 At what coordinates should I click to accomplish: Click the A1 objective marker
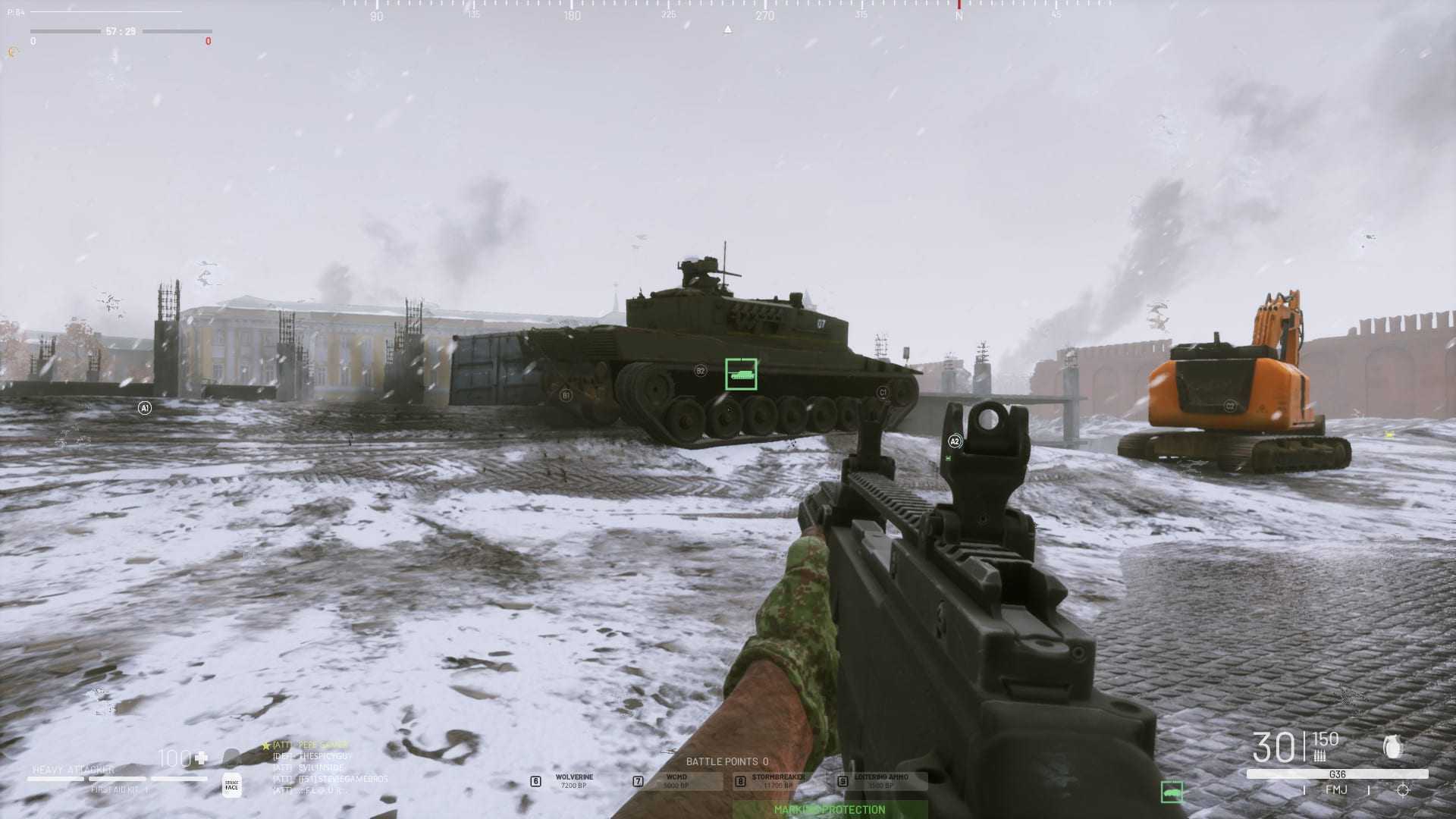coord(145,408)
